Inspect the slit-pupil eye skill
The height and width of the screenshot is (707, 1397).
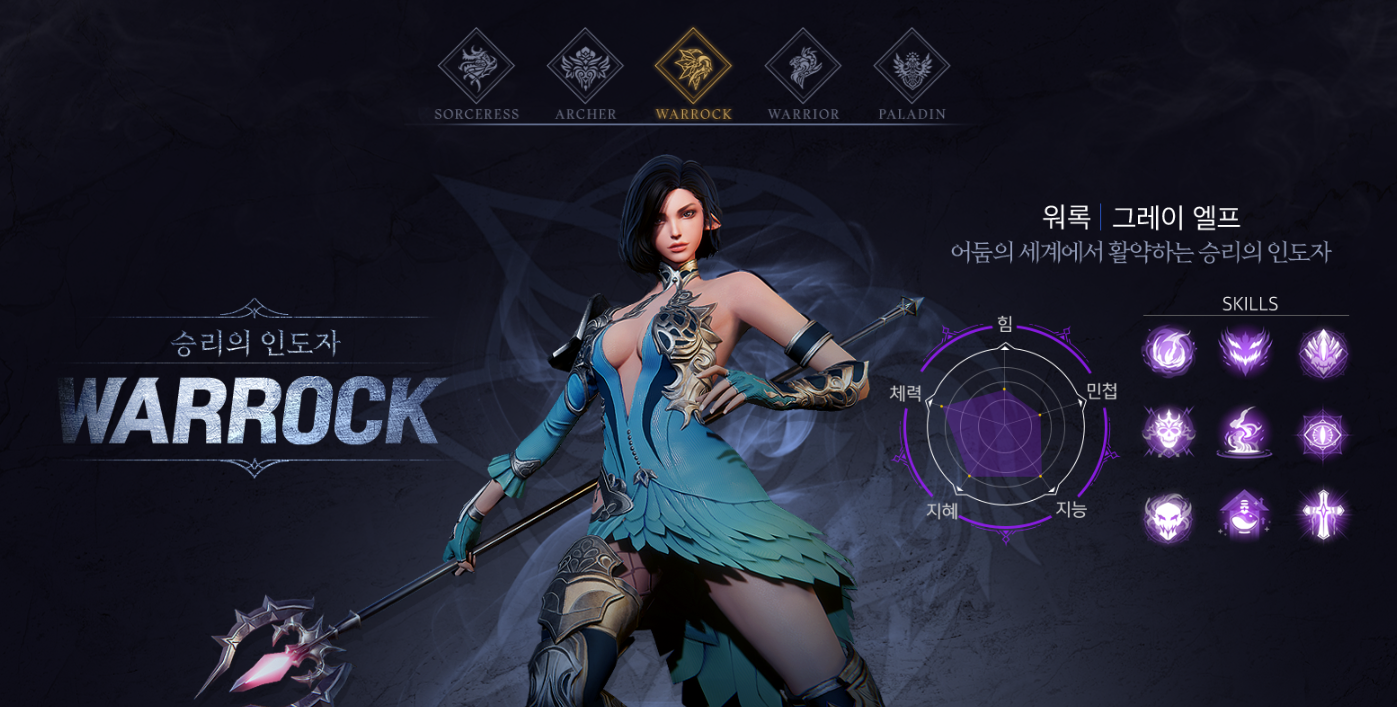(x=1323, y=434)
